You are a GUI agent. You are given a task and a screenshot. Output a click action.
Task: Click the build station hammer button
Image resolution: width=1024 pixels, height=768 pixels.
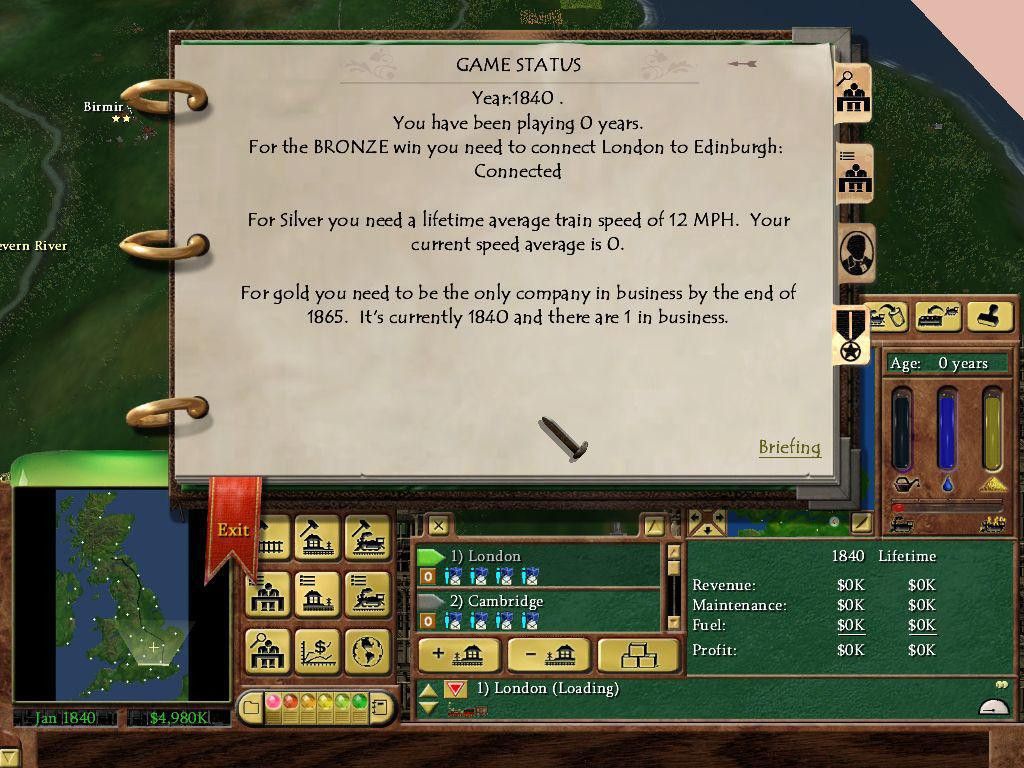(317, 537)
